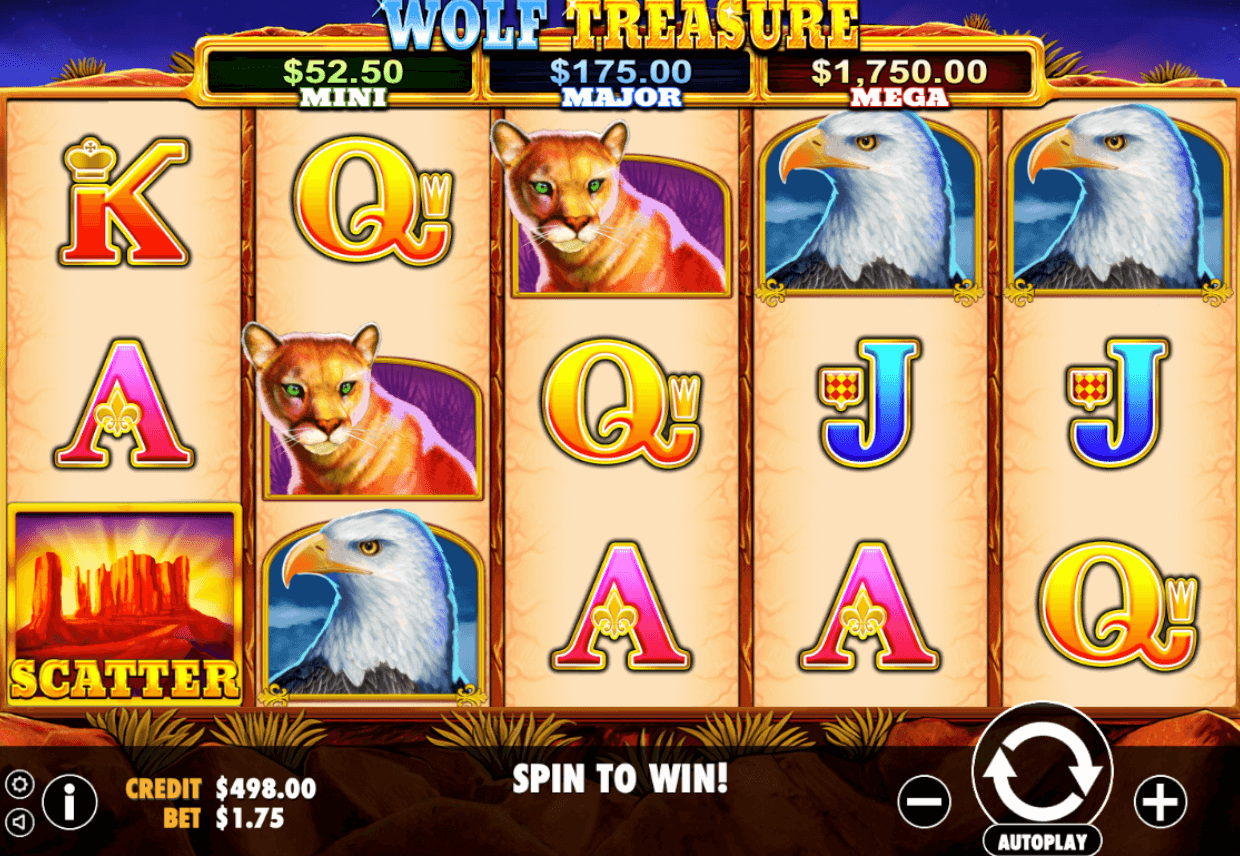Increase the bet with the plus button
The height and width of the screenshot is (856, 1240).
[1160, 801]
